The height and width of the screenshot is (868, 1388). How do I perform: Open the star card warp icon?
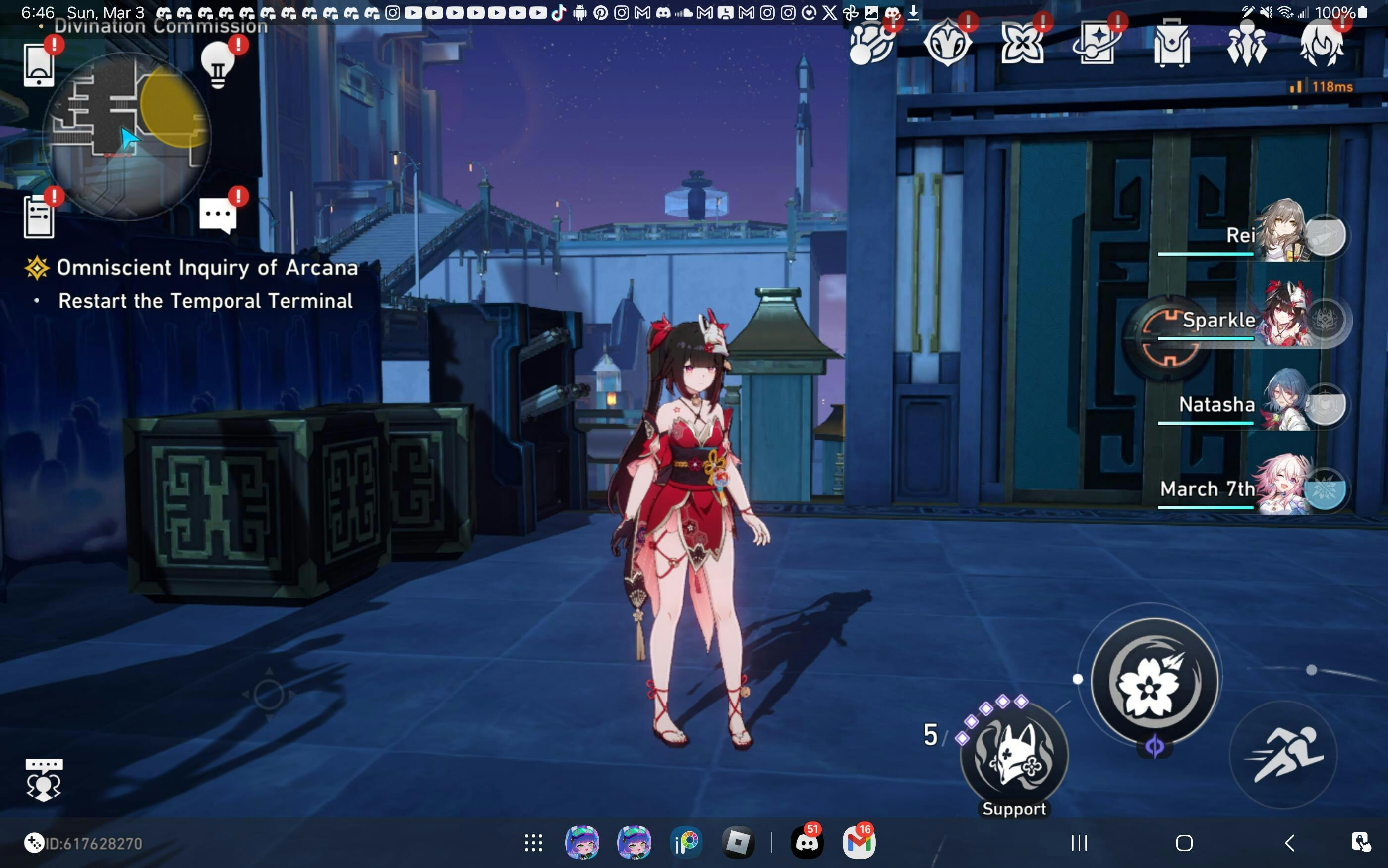click(x=1097, y=44)
